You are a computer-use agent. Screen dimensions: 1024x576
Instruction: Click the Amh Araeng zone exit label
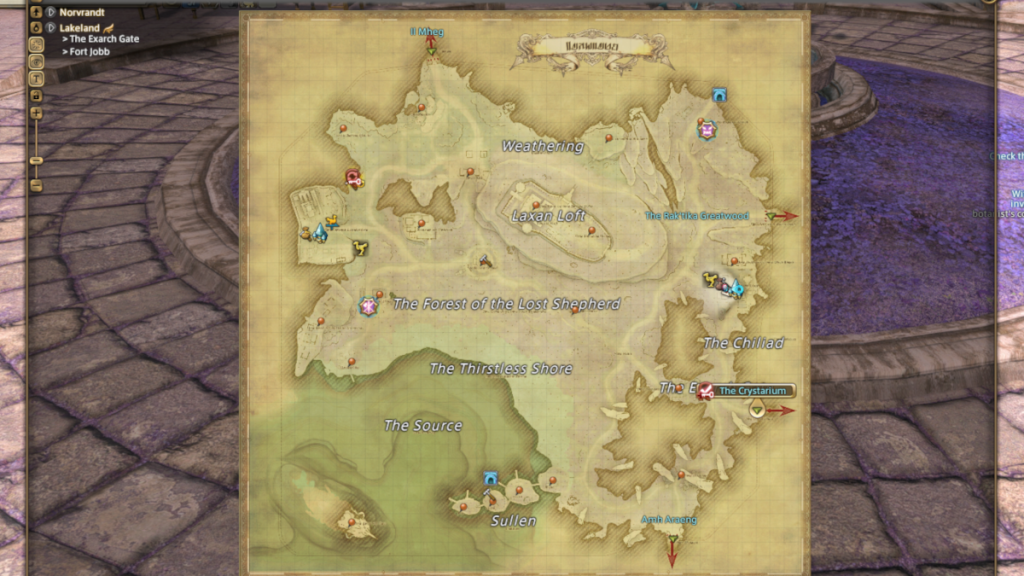click(669, 520)
